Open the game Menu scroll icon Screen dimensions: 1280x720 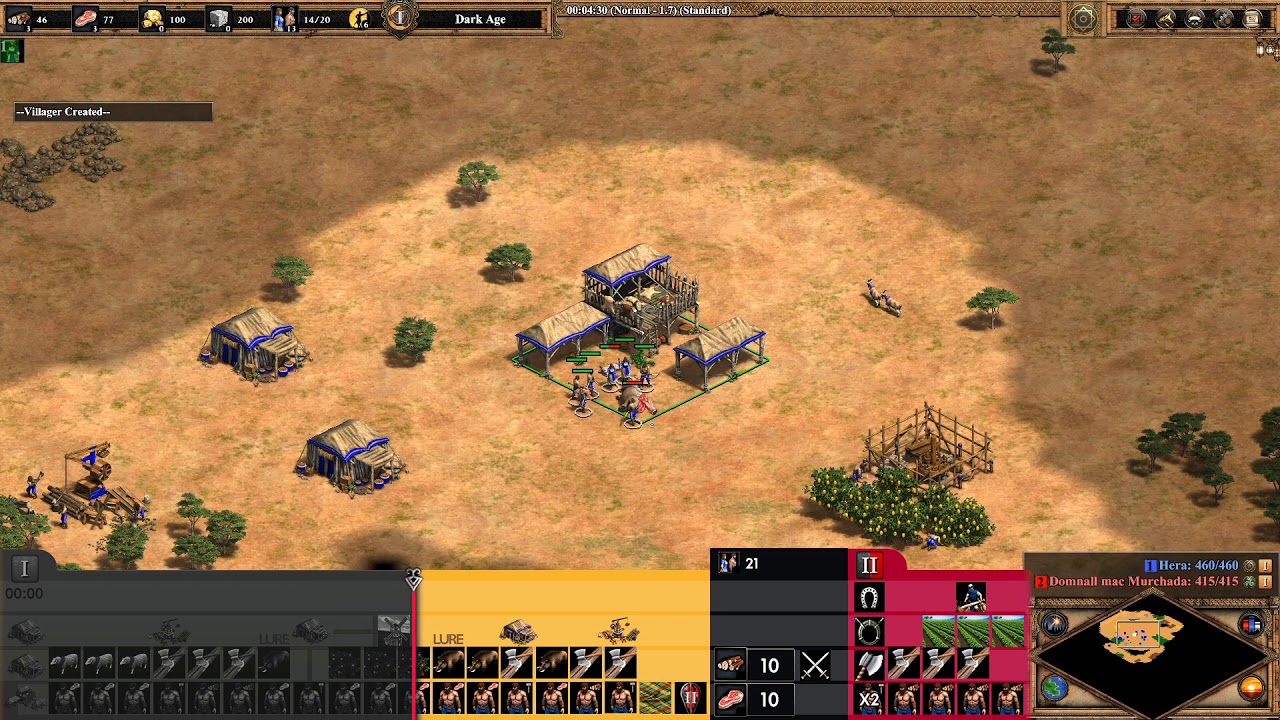click(x=1252, y=18)
